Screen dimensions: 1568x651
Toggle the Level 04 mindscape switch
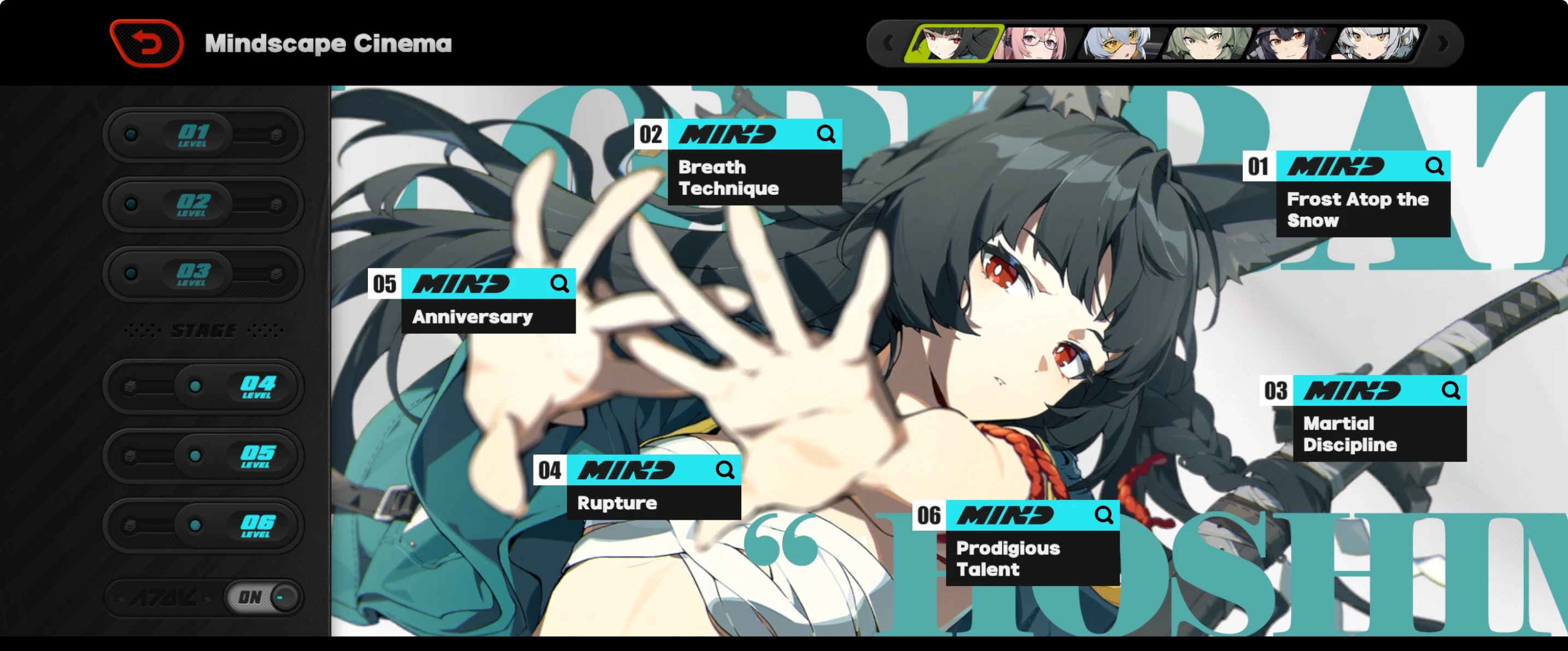[x=203, y=387]
